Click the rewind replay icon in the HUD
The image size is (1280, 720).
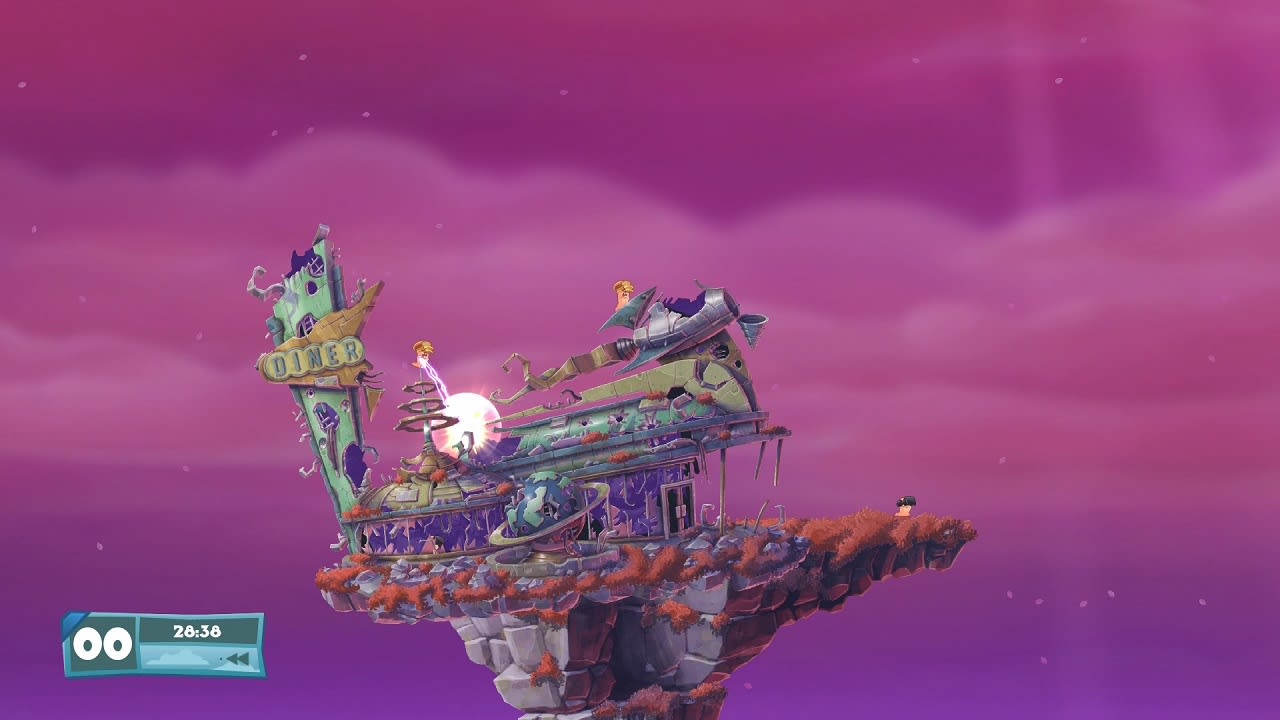[237, 657]
